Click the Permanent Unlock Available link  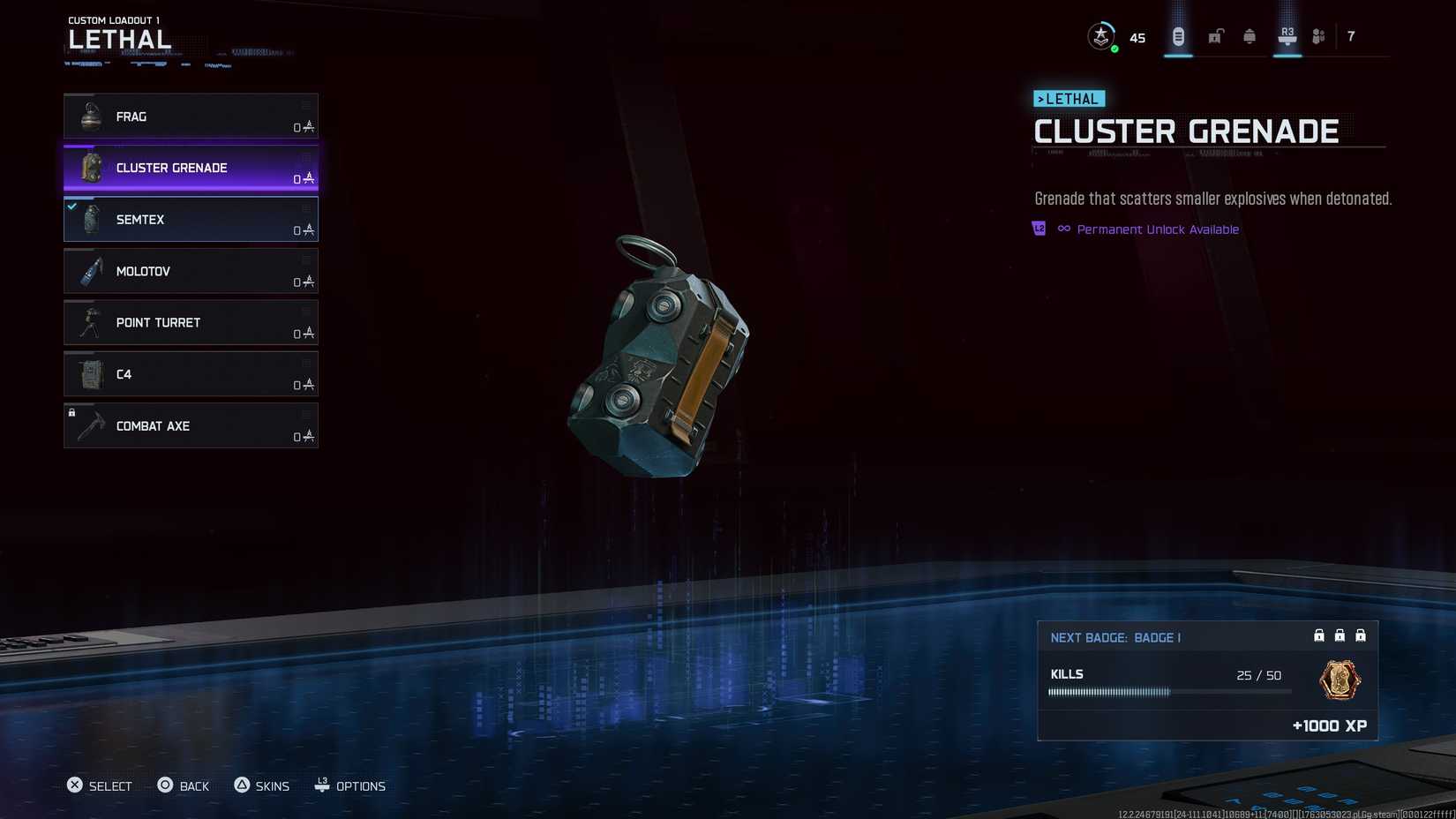point(1157,229)
